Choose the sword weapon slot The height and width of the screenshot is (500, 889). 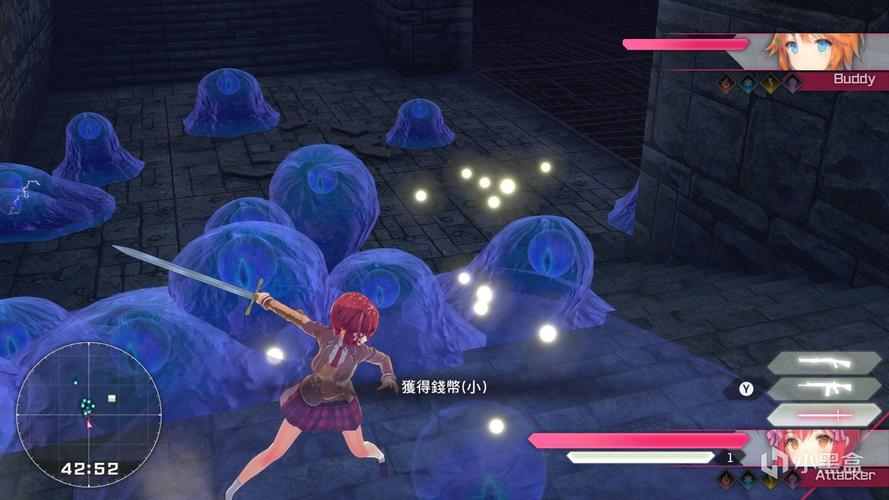tap(824, 414)
